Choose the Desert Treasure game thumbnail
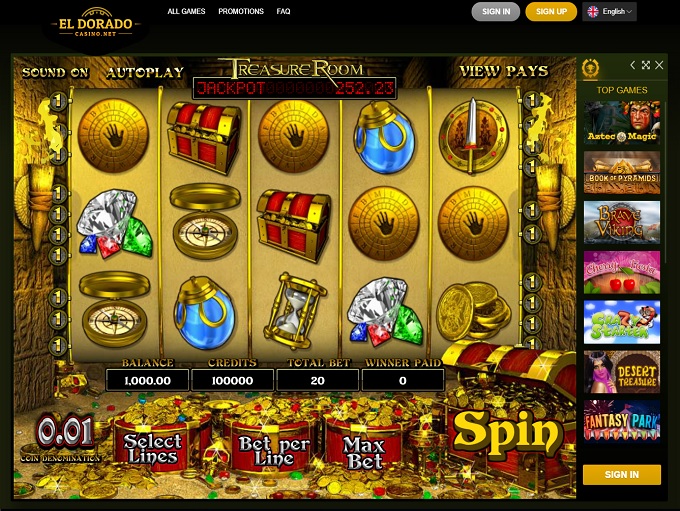 click(x=621, y=371)
